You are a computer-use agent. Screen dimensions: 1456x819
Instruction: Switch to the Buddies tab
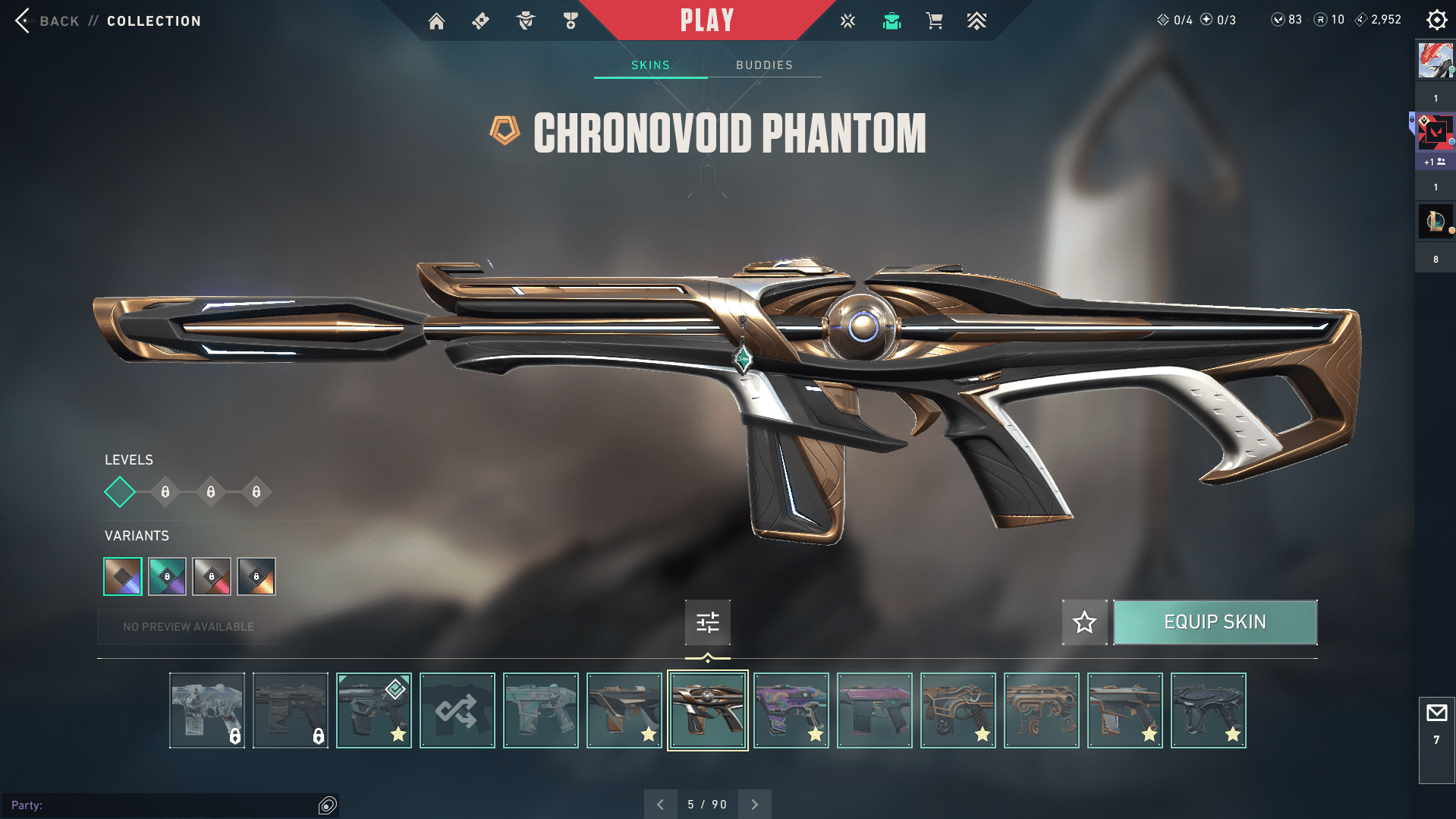pos(764,65)
